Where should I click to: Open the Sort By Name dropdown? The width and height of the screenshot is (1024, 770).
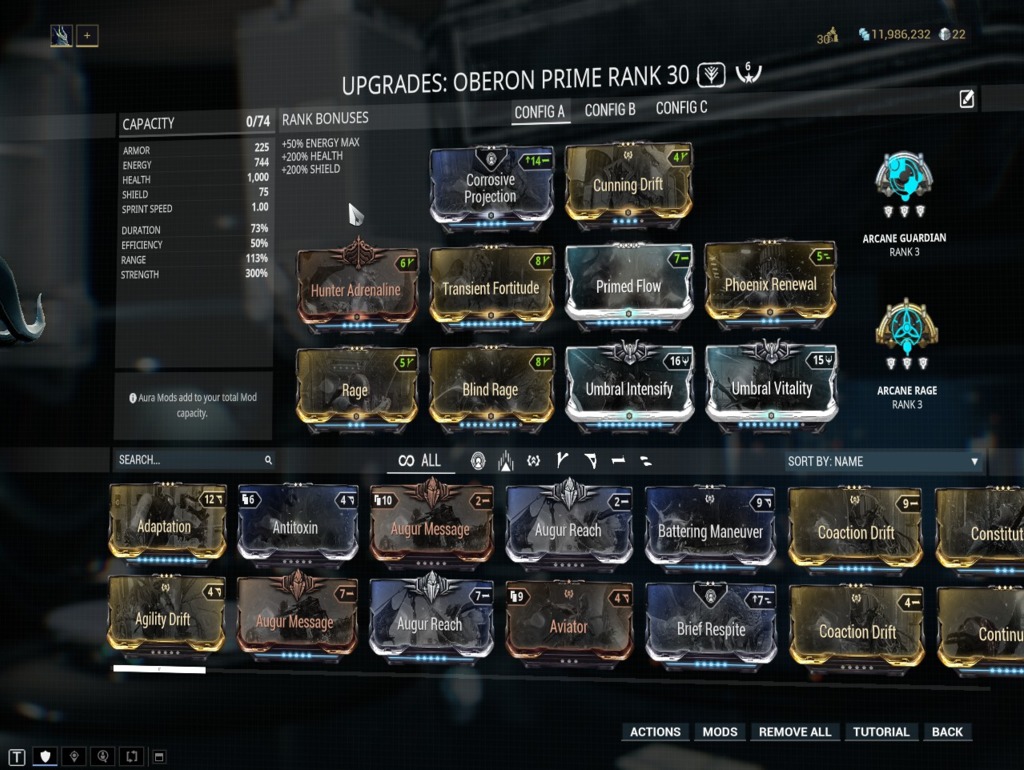(882, 461)
